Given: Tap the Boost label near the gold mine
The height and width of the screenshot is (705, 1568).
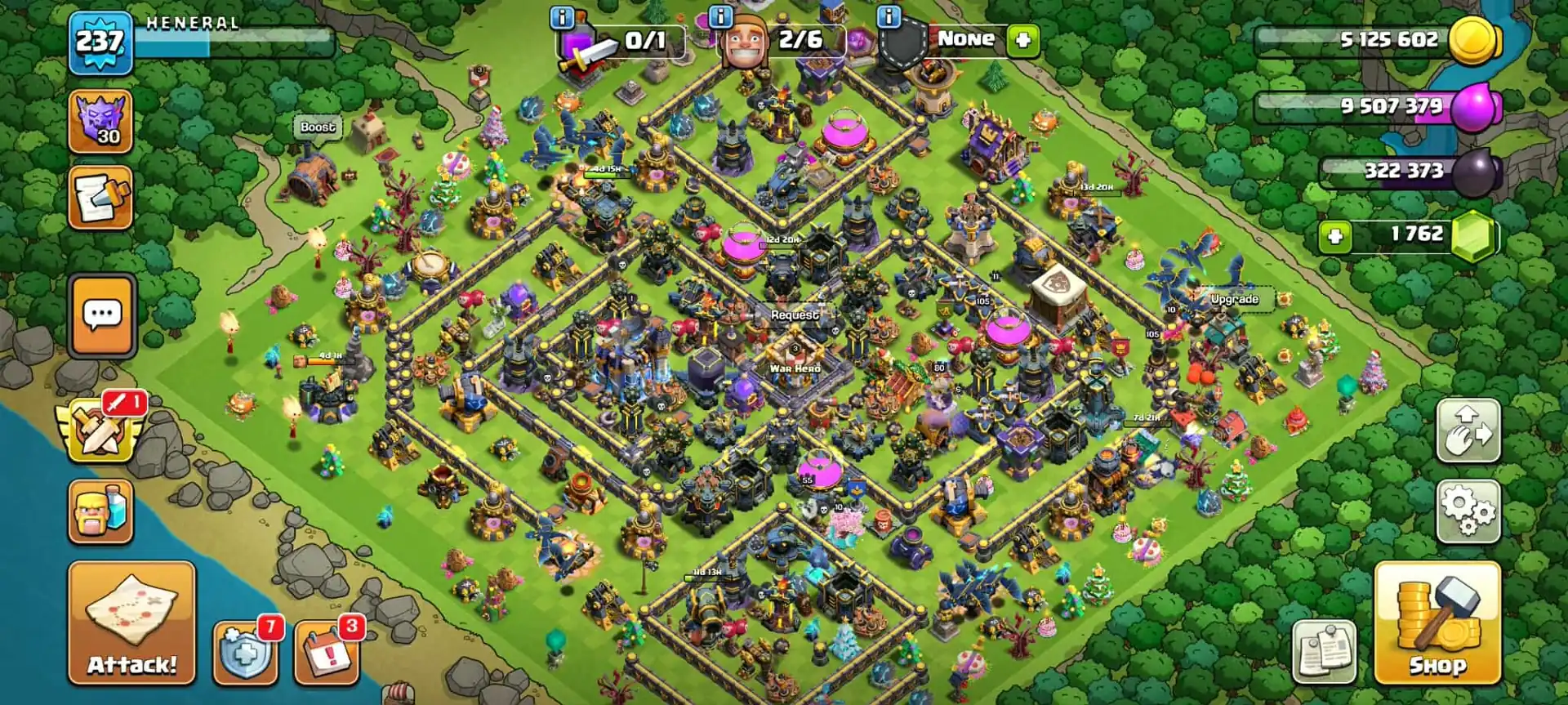Looking at the screenshot, I should click(x=317, y=127).
